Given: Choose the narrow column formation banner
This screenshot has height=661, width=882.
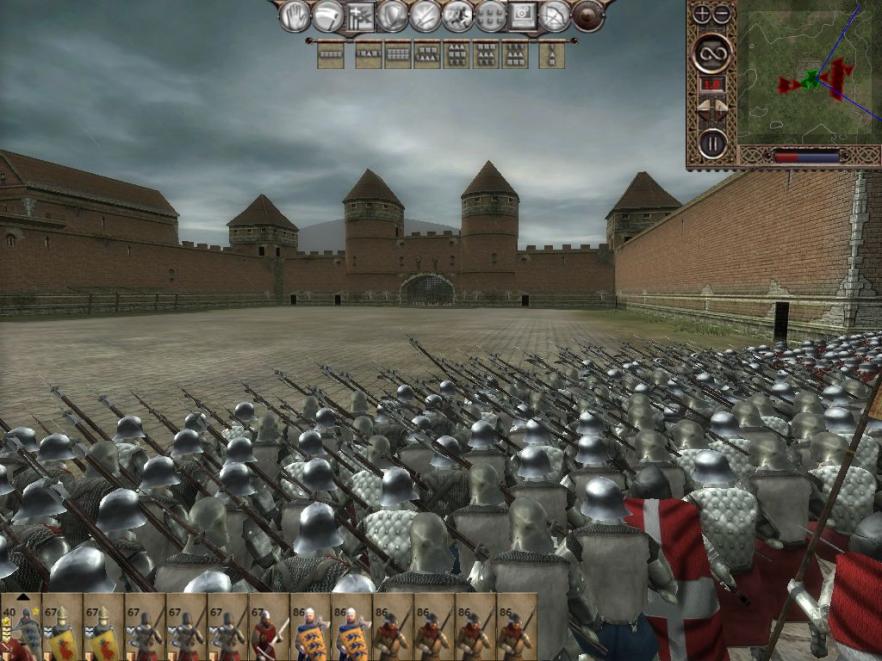Looking at the screenshot, I should [551, 54].
